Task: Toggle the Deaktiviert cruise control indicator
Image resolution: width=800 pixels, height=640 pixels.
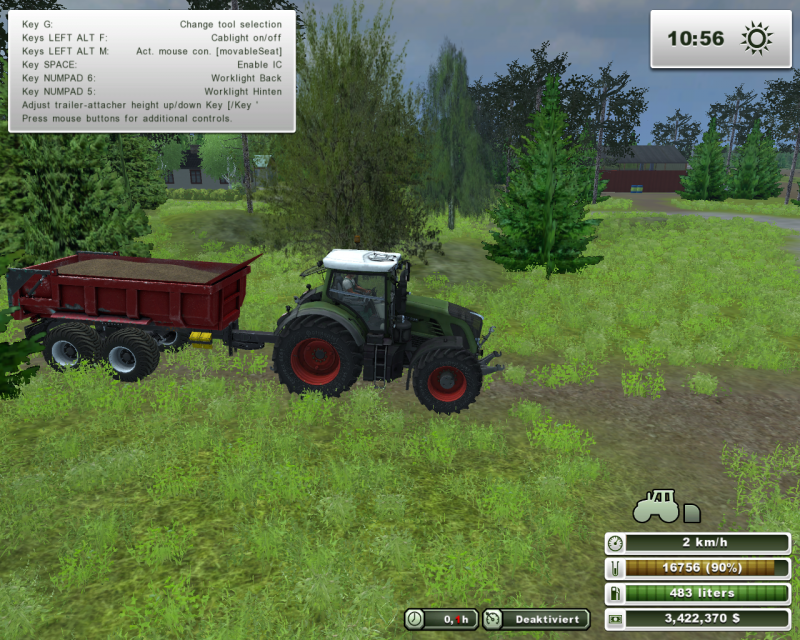Action: (534, 619)
